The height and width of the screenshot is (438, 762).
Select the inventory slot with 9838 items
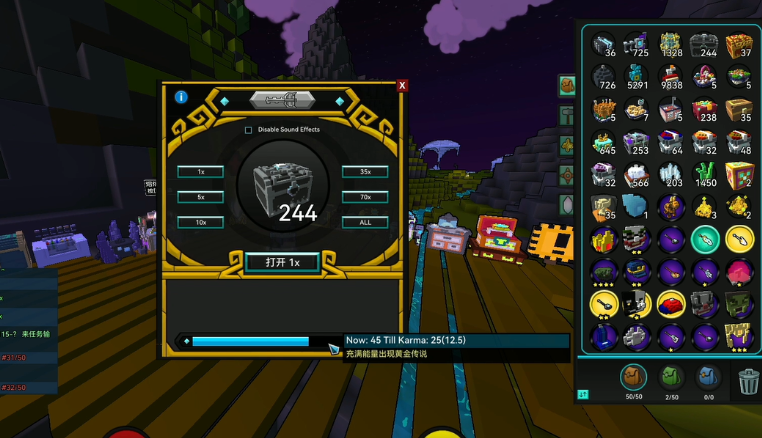[x=672, y=77]
